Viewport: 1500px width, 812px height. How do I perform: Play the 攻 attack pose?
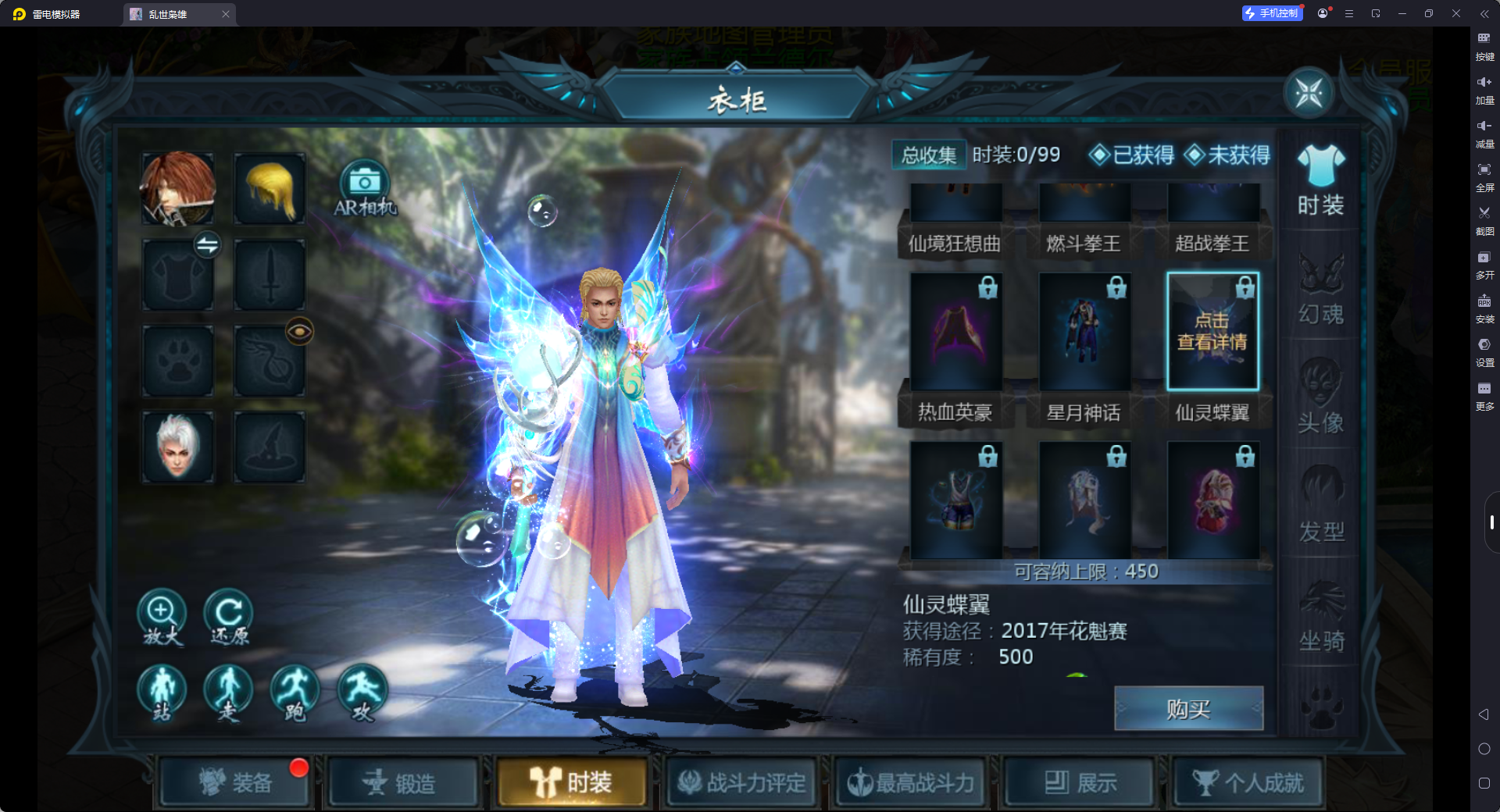tap(362, 692)
